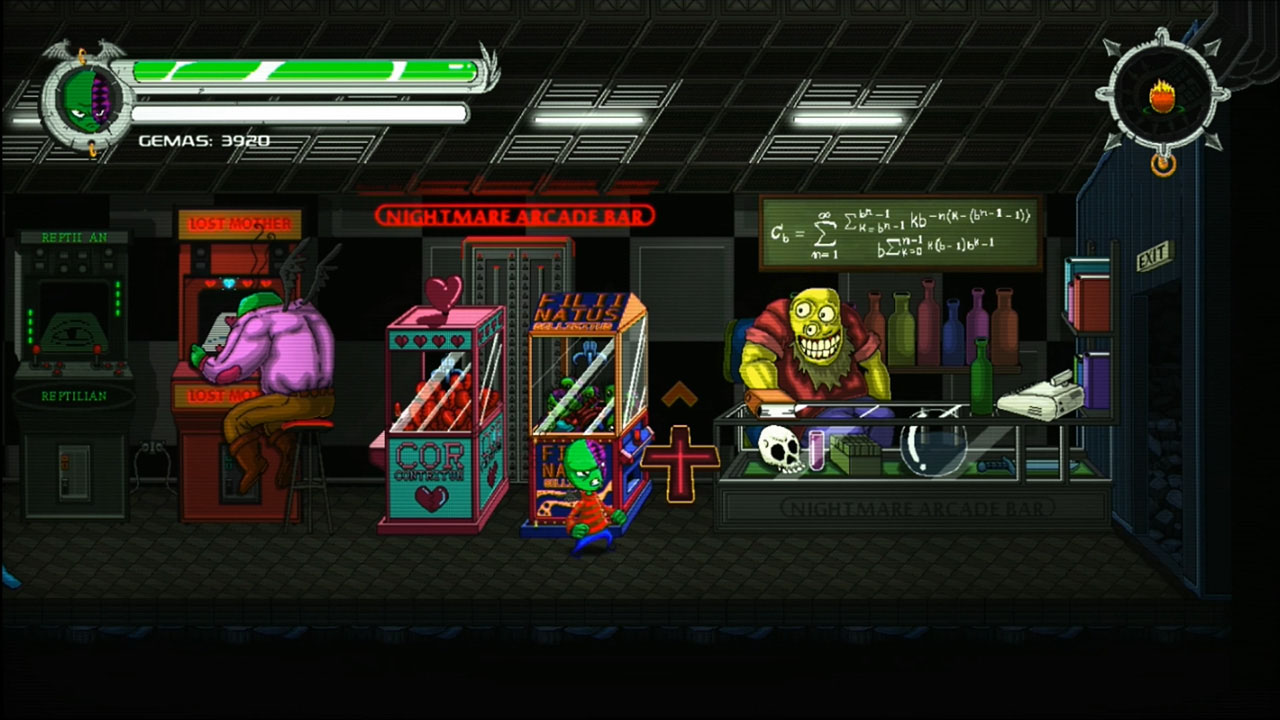Screen dimensions: 1280x720
Task: Toggle the NIGHTMARE ARCADE BAR neon sign
Action: (x=512, y=215)
